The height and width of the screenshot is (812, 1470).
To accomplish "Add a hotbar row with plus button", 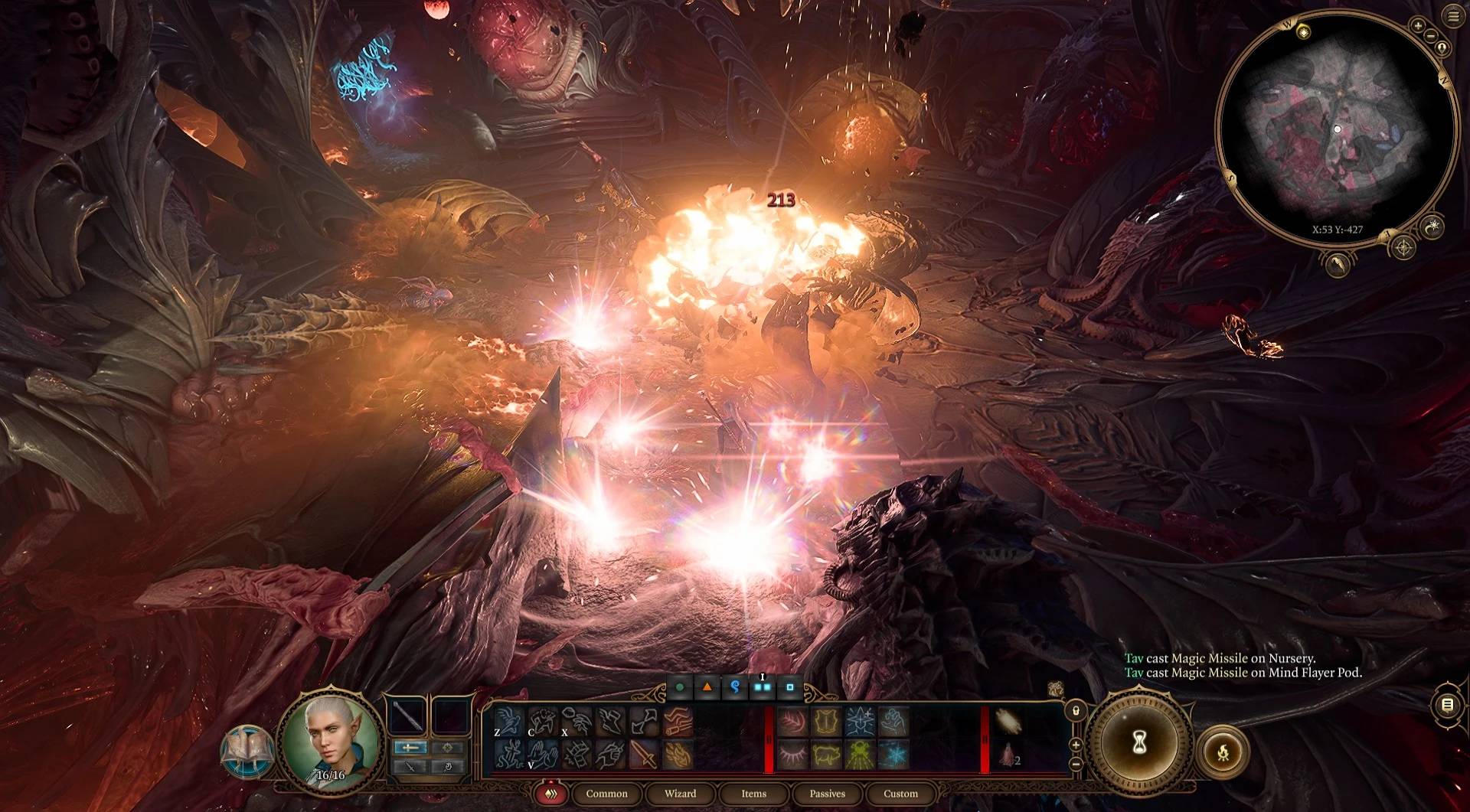I will (x=1075, y=745).
